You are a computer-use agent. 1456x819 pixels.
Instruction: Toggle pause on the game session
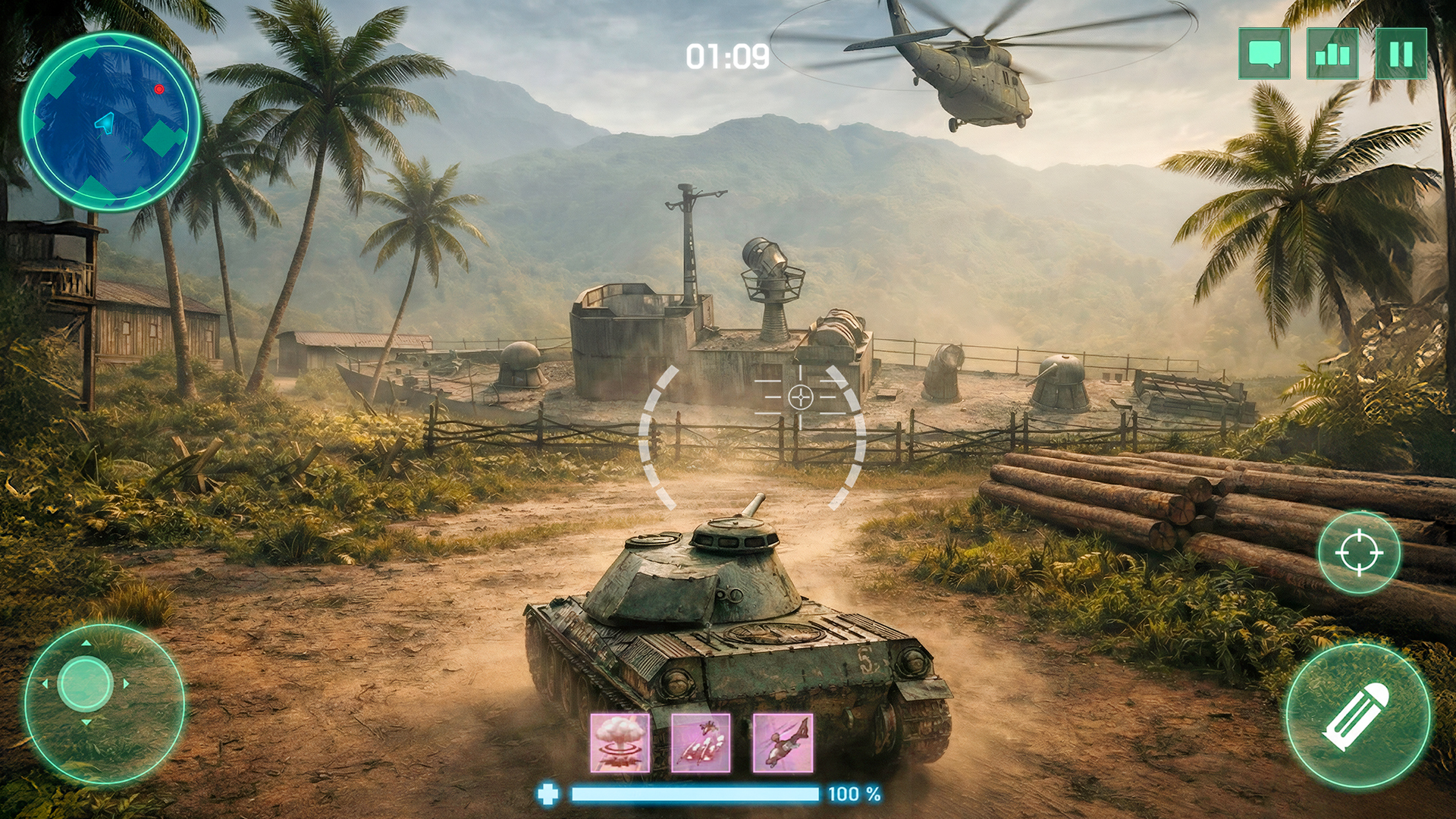[1401, 54]
